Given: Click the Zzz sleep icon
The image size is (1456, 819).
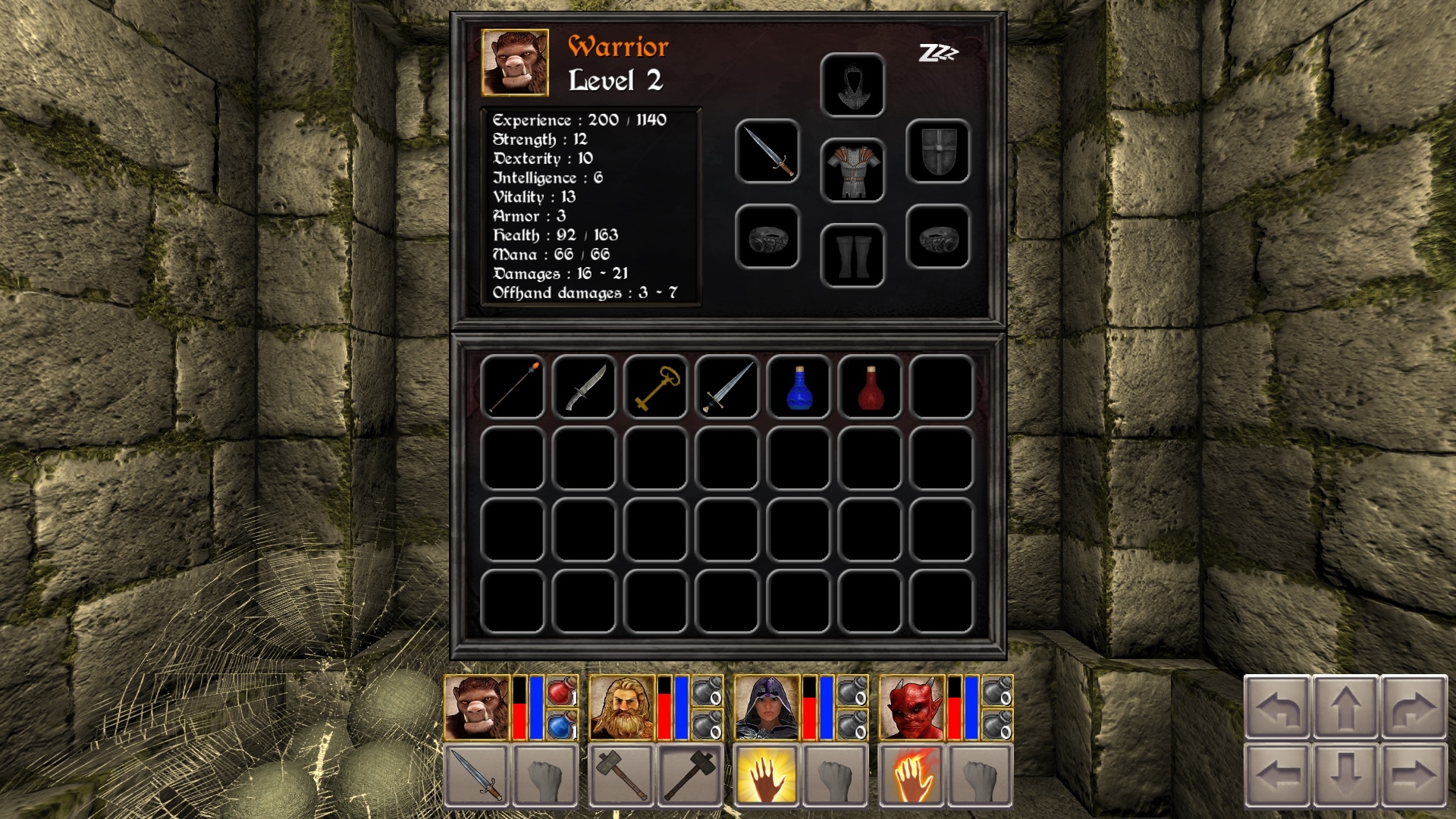Looking at the screenshot, I should click(x=938, y=53).
